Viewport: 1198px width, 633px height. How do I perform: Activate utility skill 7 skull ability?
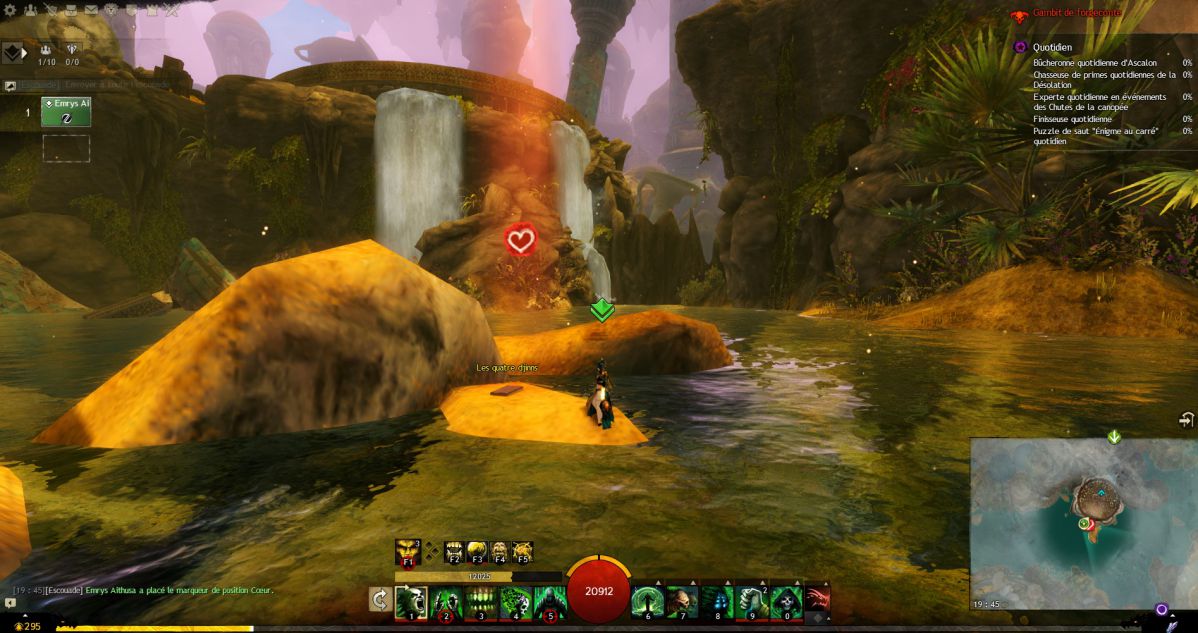[682, 602]
